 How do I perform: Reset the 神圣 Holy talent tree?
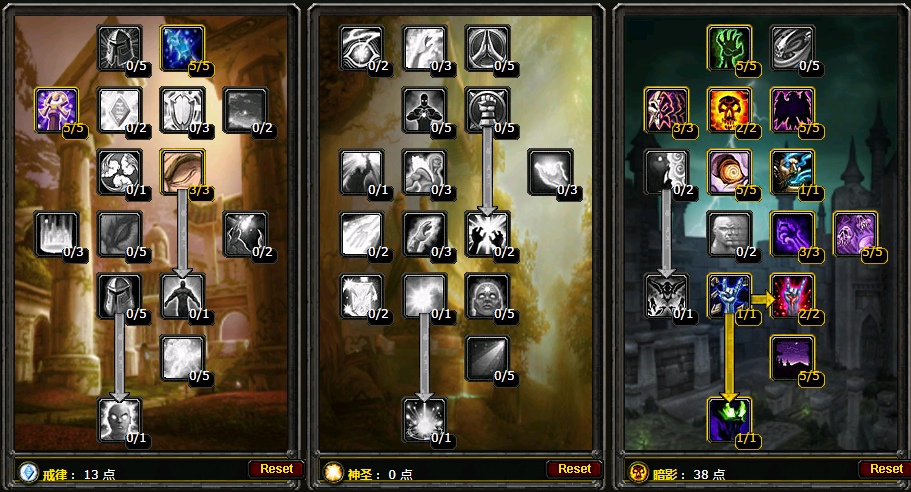(x=574, y=468)
